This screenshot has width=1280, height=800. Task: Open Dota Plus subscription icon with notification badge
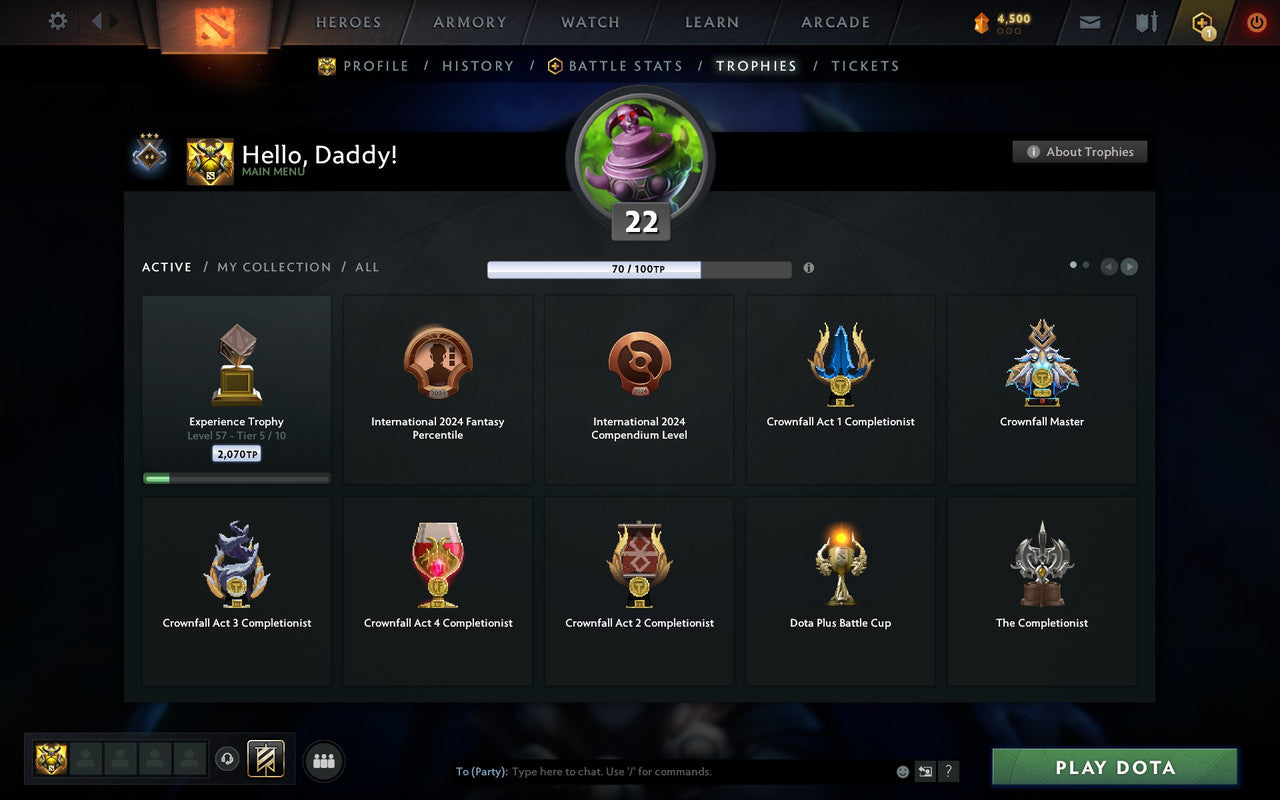pos(1201,21)
